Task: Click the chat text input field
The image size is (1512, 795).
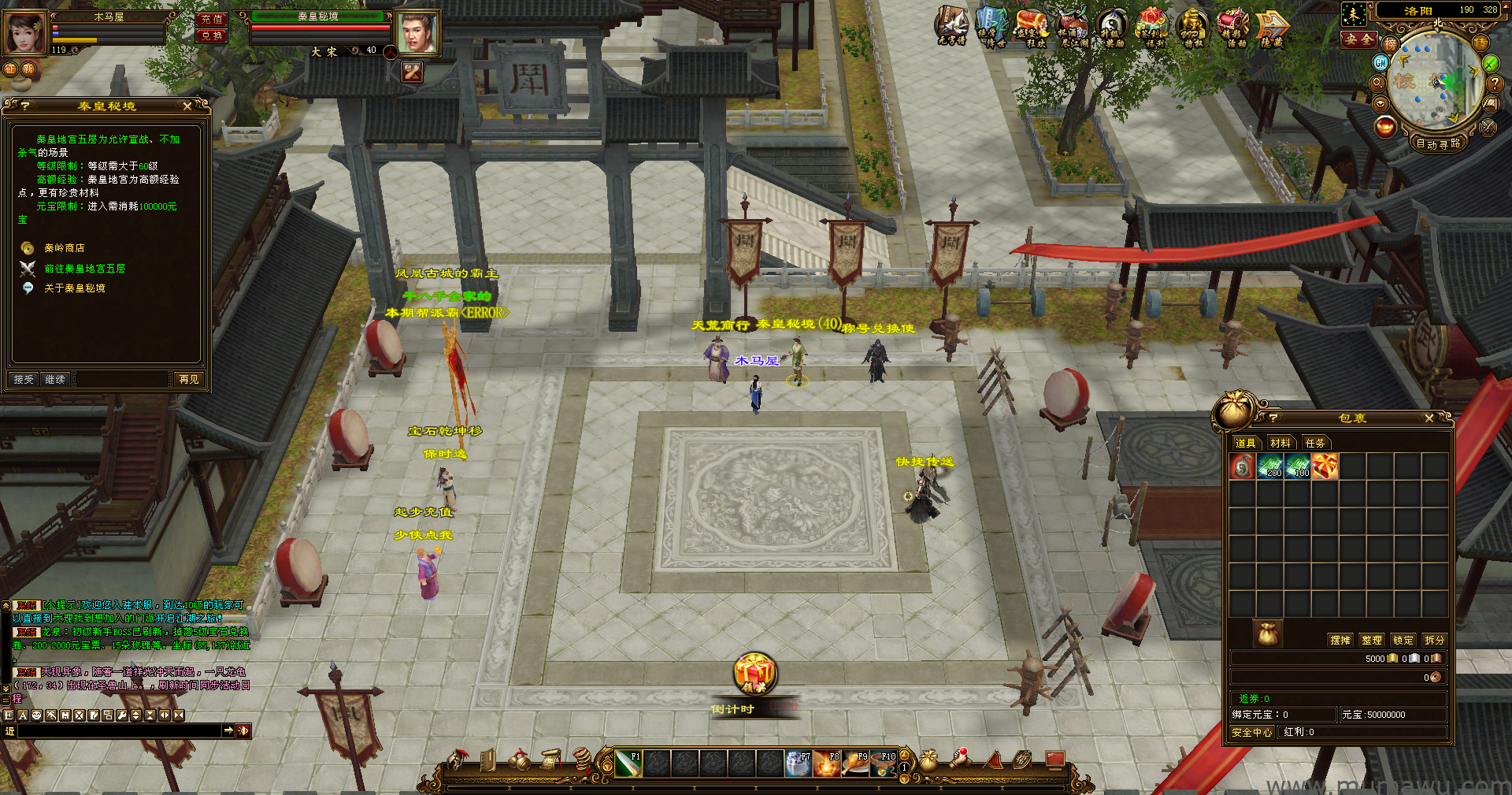Action: (118, 731)
